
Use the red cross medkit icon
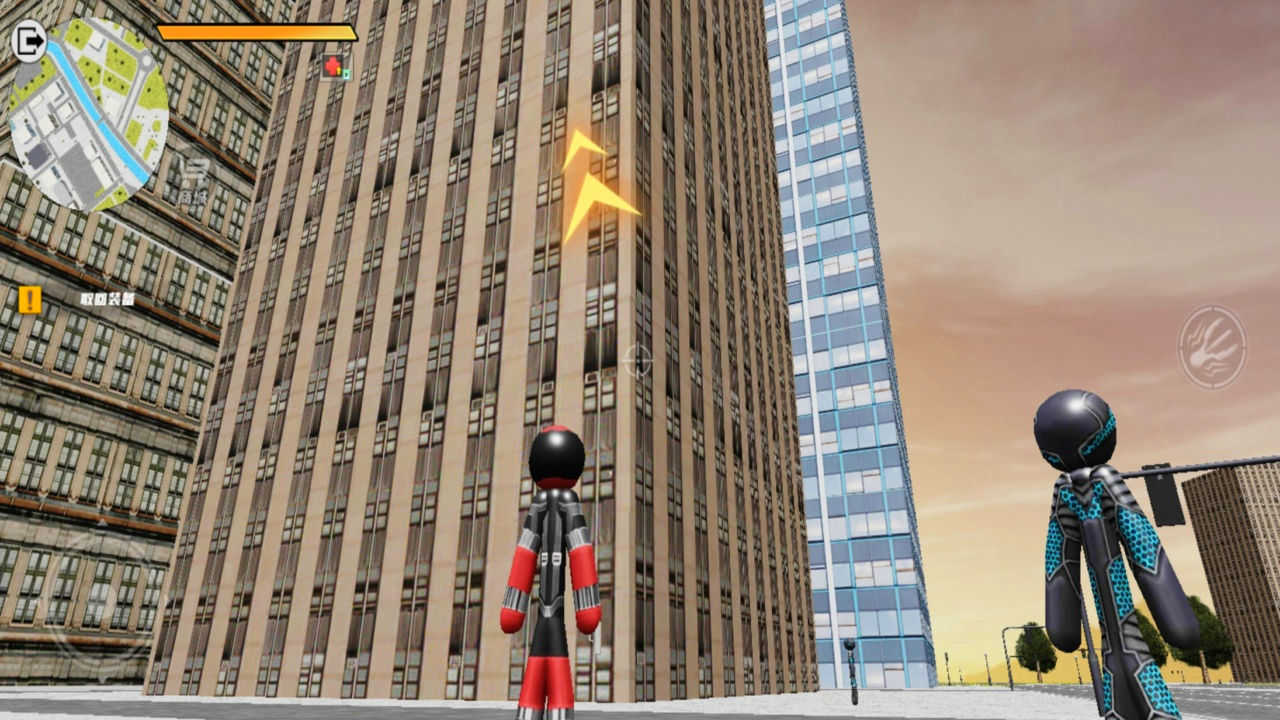[x=333, y=67]
